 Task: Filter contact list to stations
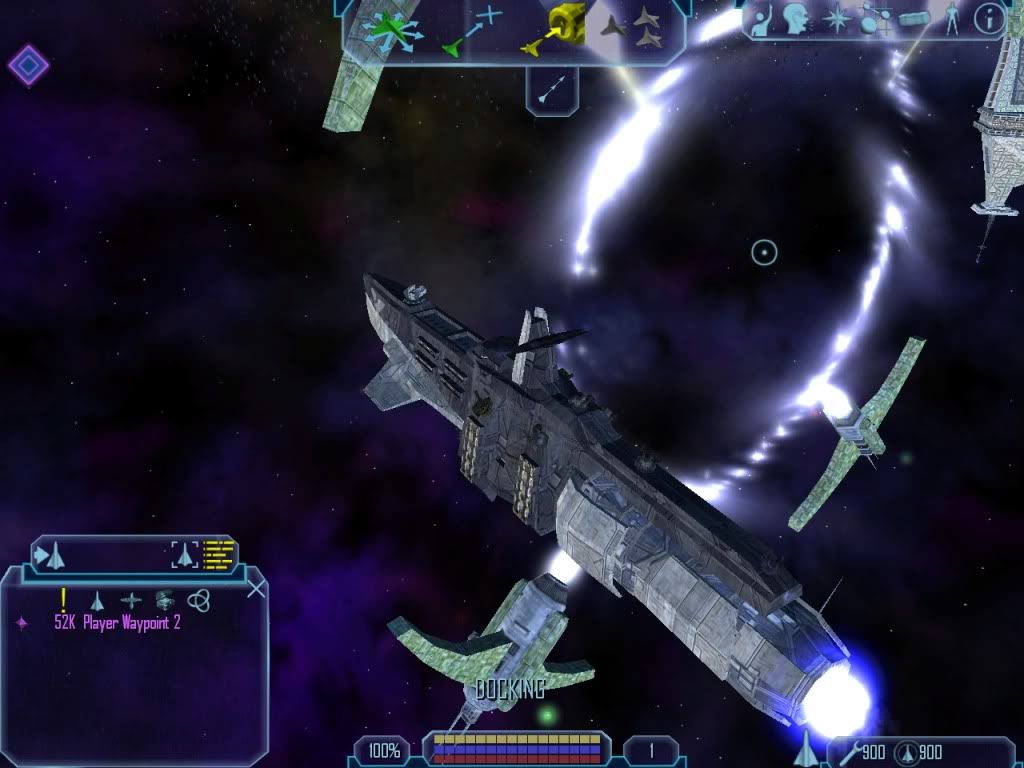point(131,600)
